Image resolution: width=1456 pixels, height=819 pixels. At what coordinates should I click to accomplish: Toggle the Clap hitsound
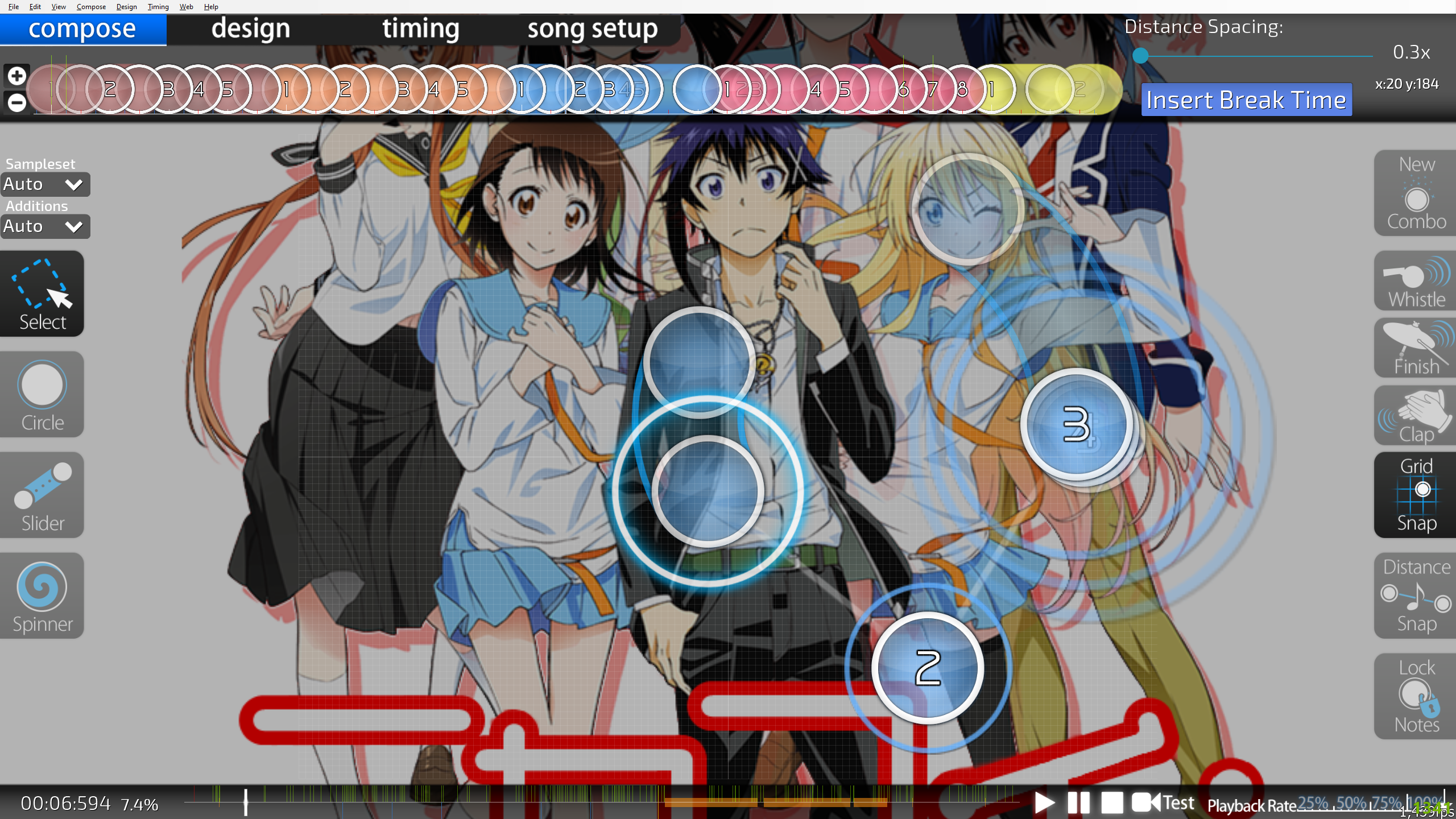[x=1416, y=416]
